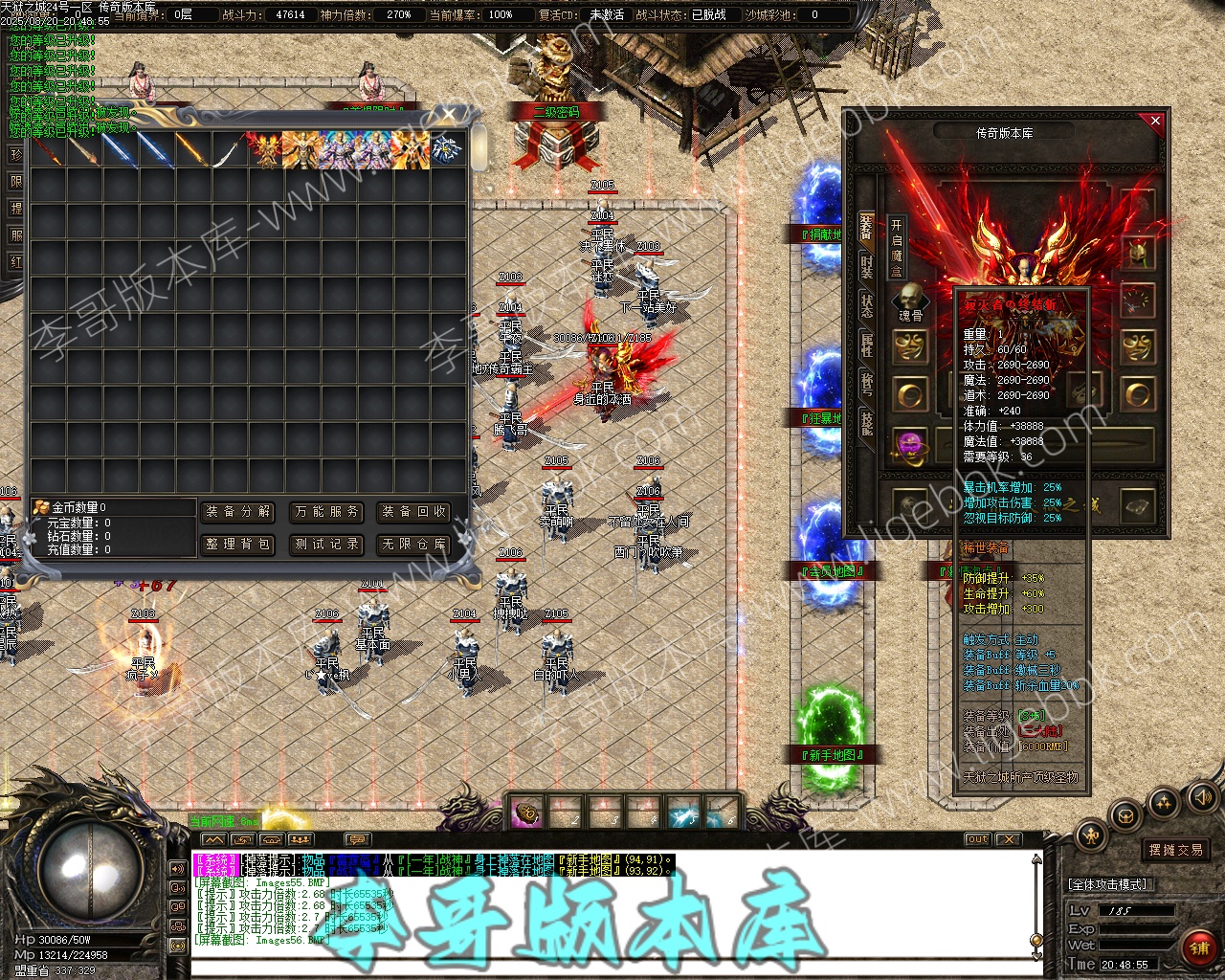Image resolution: width=1225 pixels, height=980 pixels.
Task: Click the 开启魔盒 open magic box button
Action: pos(897,247)
